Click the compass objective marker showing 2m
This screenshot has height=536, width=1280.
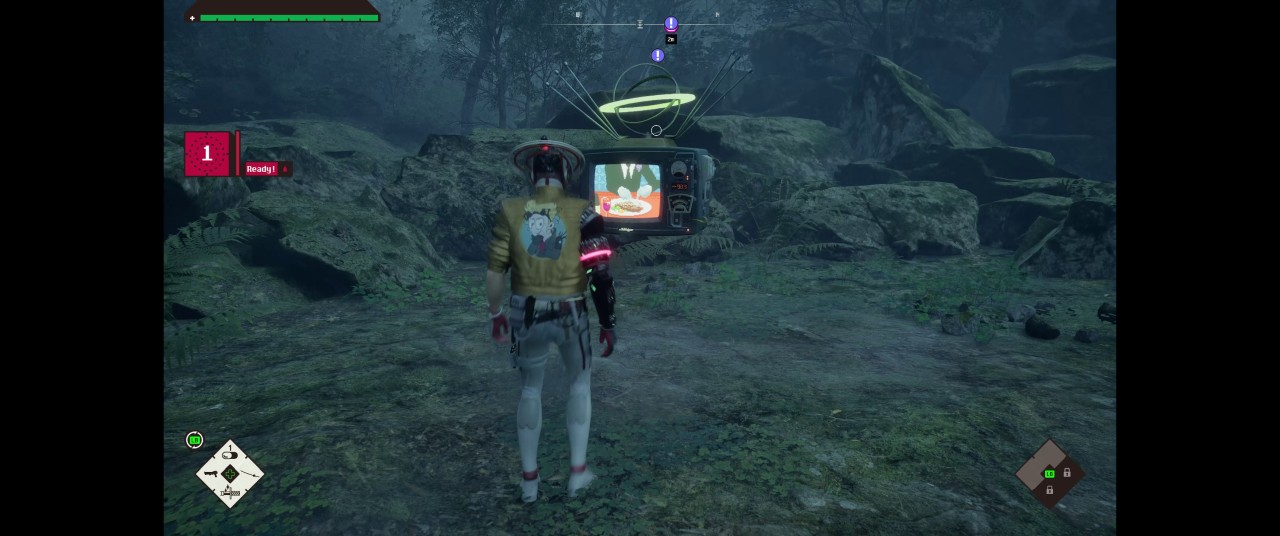pyautogui.click(x=671, y=25)
